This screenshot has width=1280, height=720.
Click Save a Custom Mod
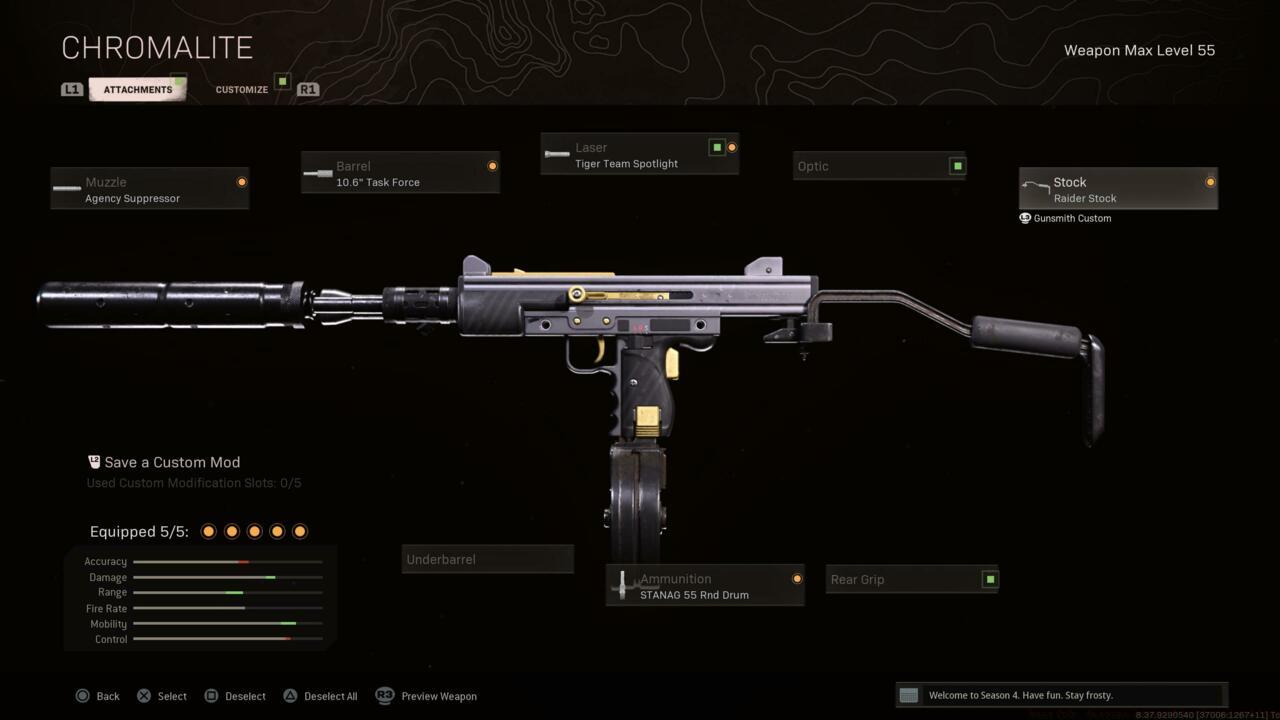tap(172, 463)
